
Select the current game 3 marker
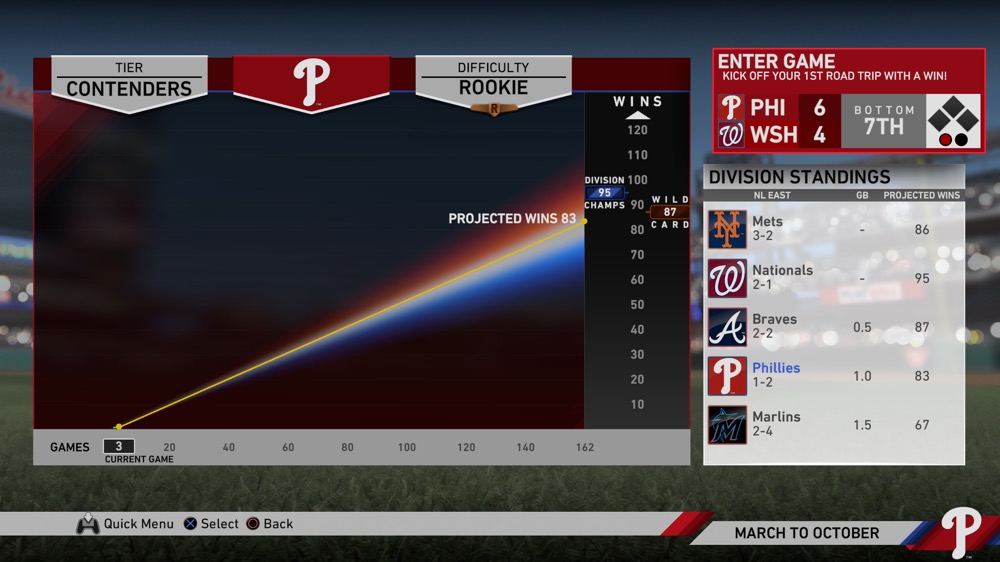(118, 447)
